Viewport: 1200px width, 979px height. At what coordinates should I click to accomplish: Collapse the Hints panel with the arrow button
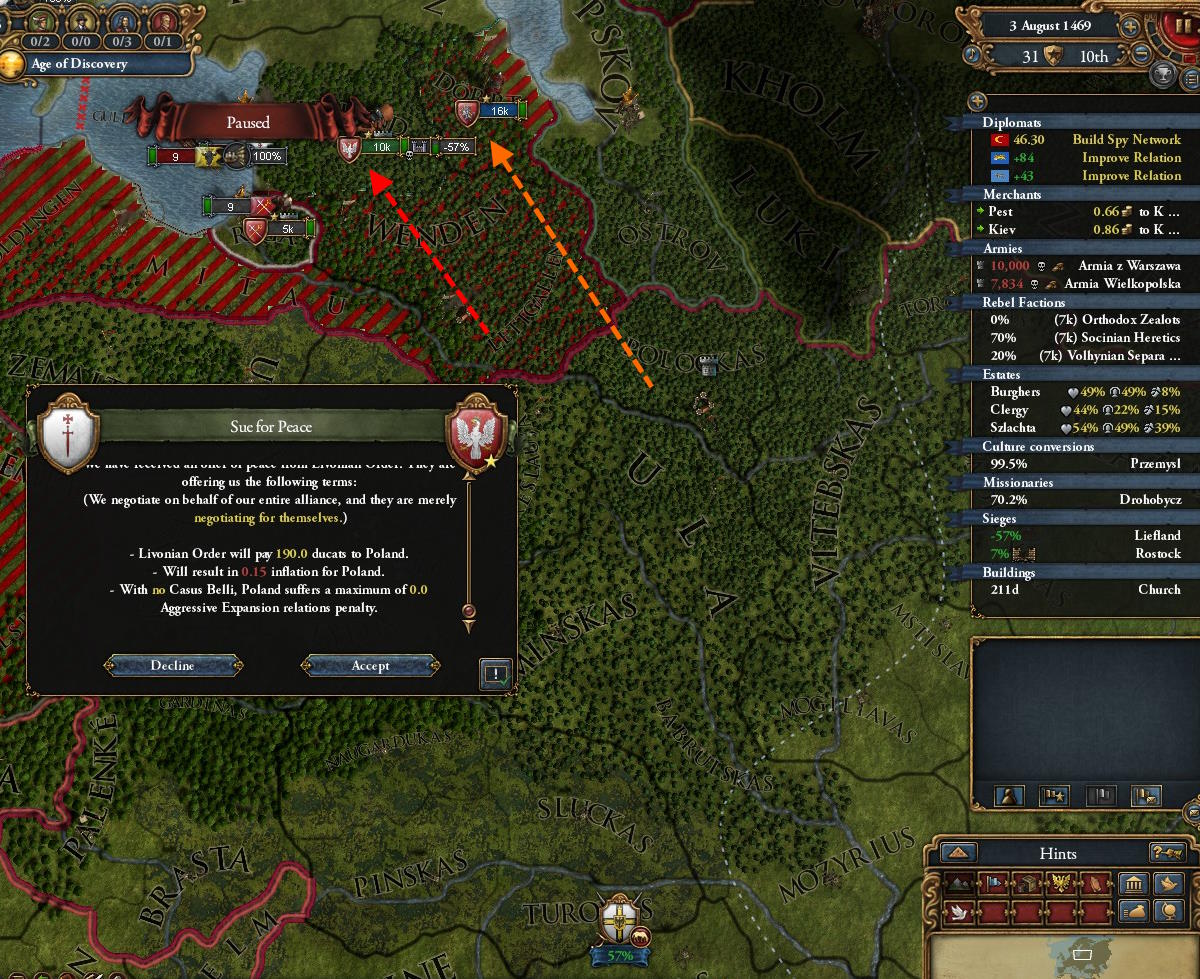pyautogui.click(x=958, y=853)
